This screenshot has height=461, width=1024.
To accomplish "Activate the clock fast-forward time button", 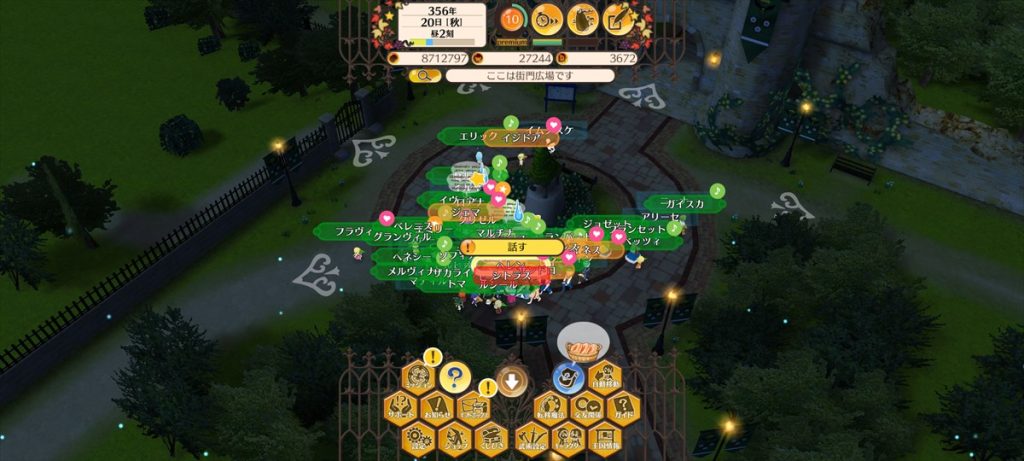I will 546,18.
